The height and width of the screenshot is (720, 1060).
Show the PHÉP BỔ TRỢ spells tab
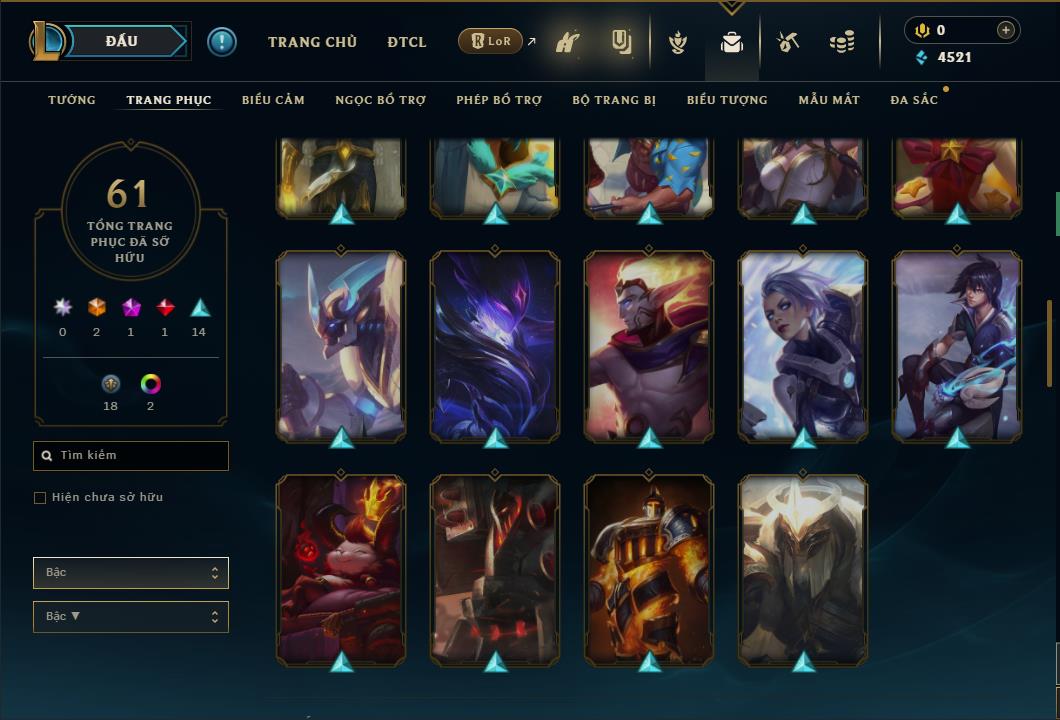tap(499, 100)
